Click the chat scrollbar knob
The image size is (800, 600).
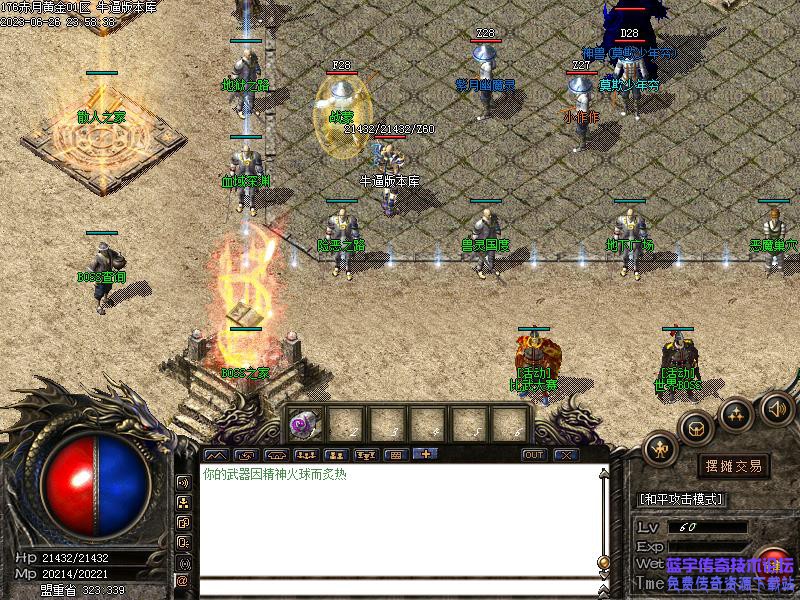tap(603, 562)
